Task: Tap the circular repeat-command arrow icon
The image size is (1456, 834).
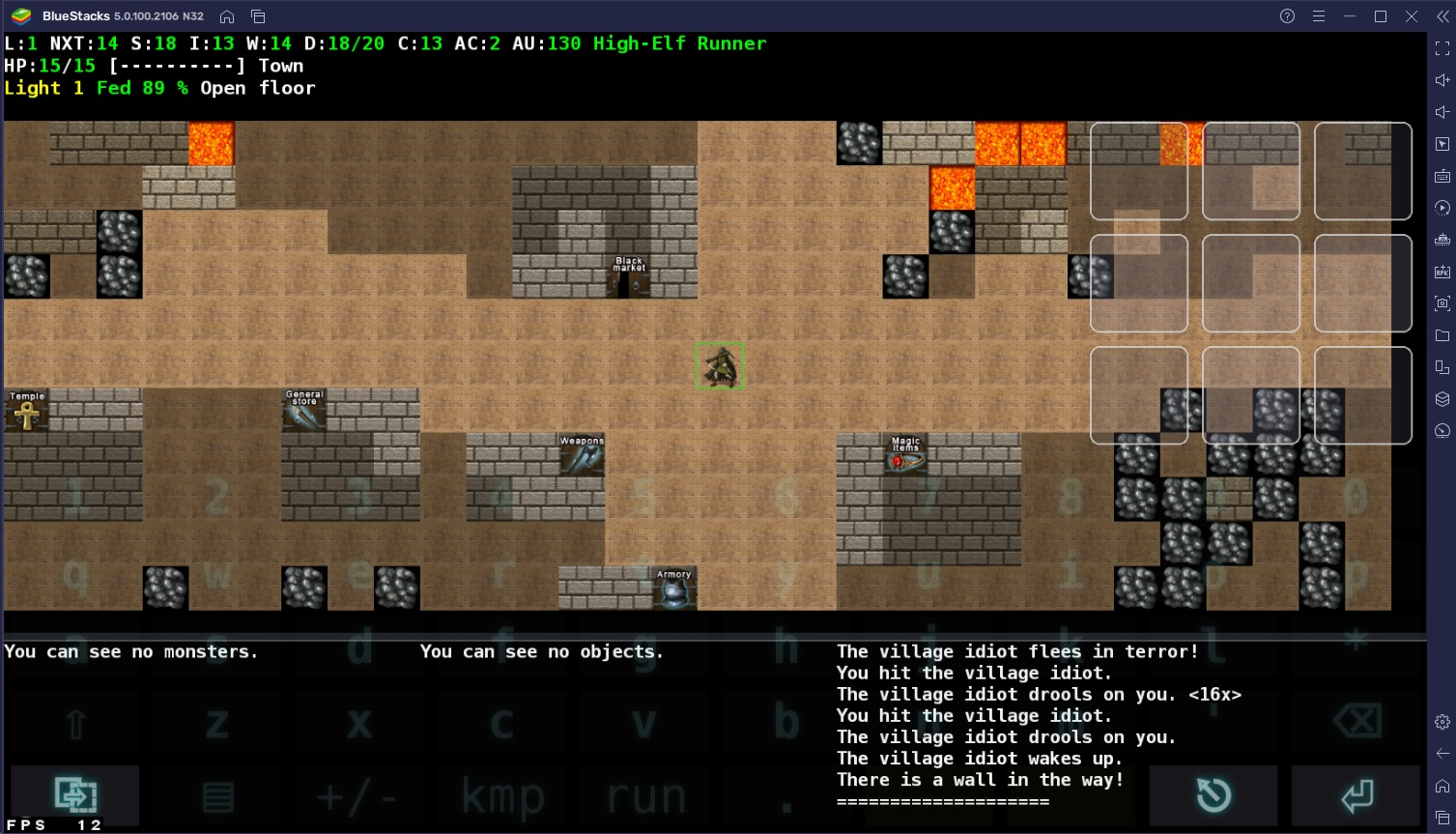Action: [1213, 794]
